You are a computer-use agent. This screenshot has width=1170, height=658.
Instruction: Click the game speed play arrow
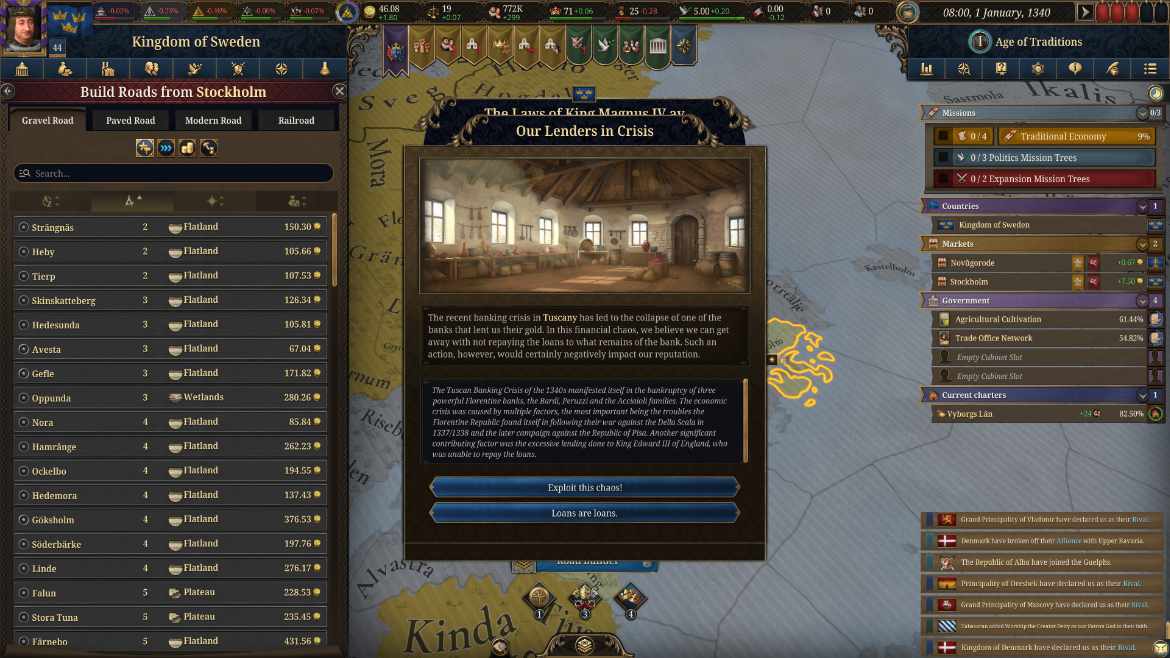coord(1085,12)
